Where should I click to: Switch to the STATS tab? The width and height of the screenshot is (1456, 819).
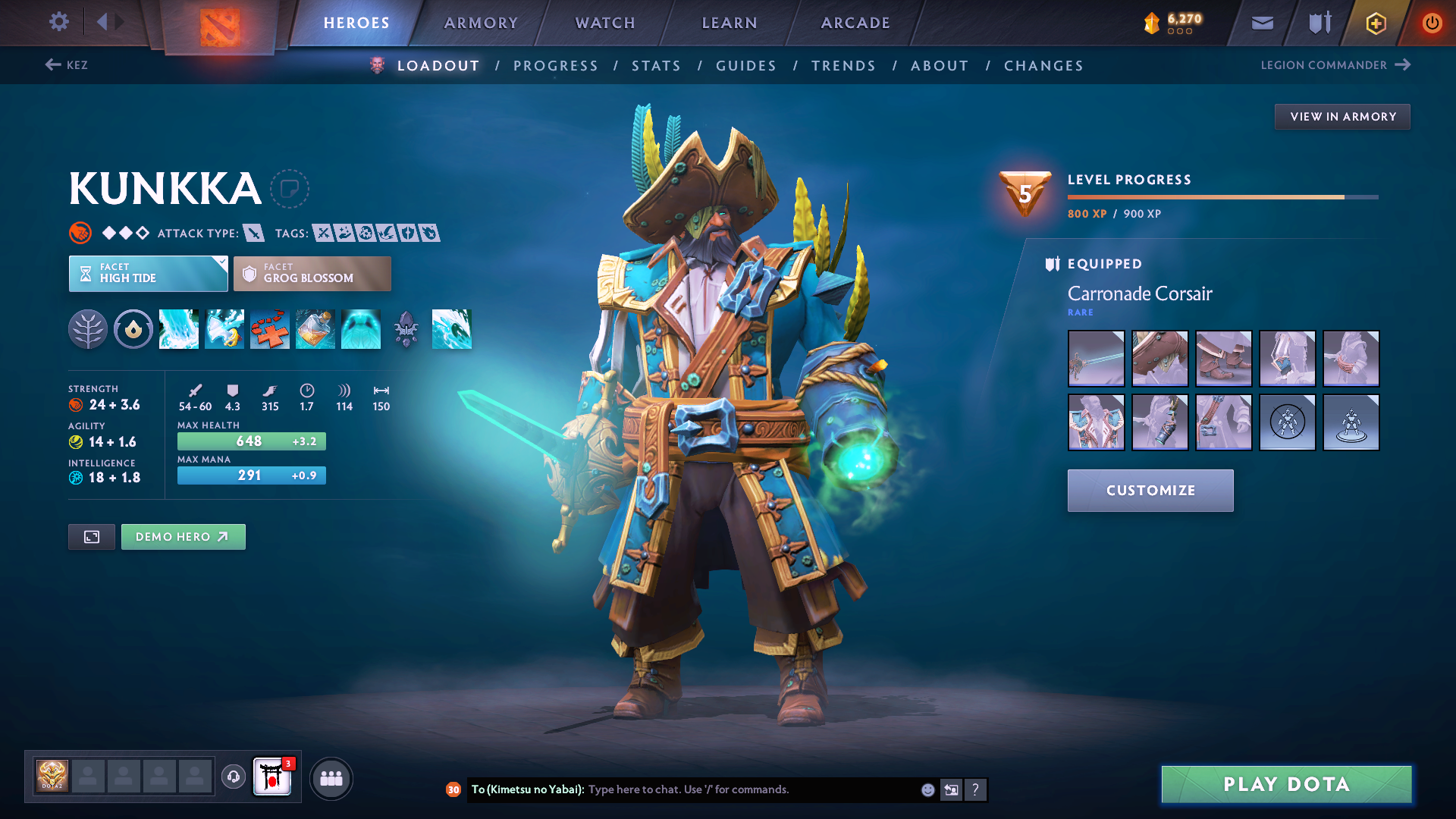pyautogui.click(x=656, y=65)
